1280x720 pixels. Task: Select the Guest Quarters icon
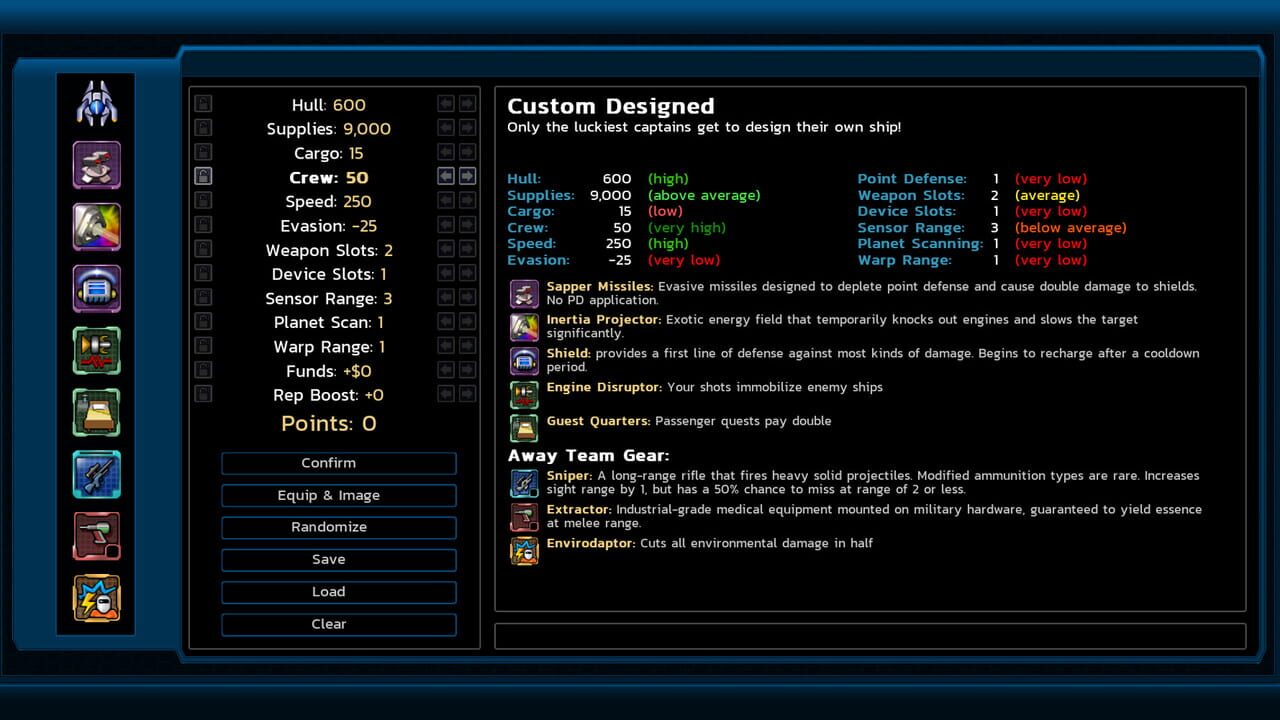[x=524, y=427]
